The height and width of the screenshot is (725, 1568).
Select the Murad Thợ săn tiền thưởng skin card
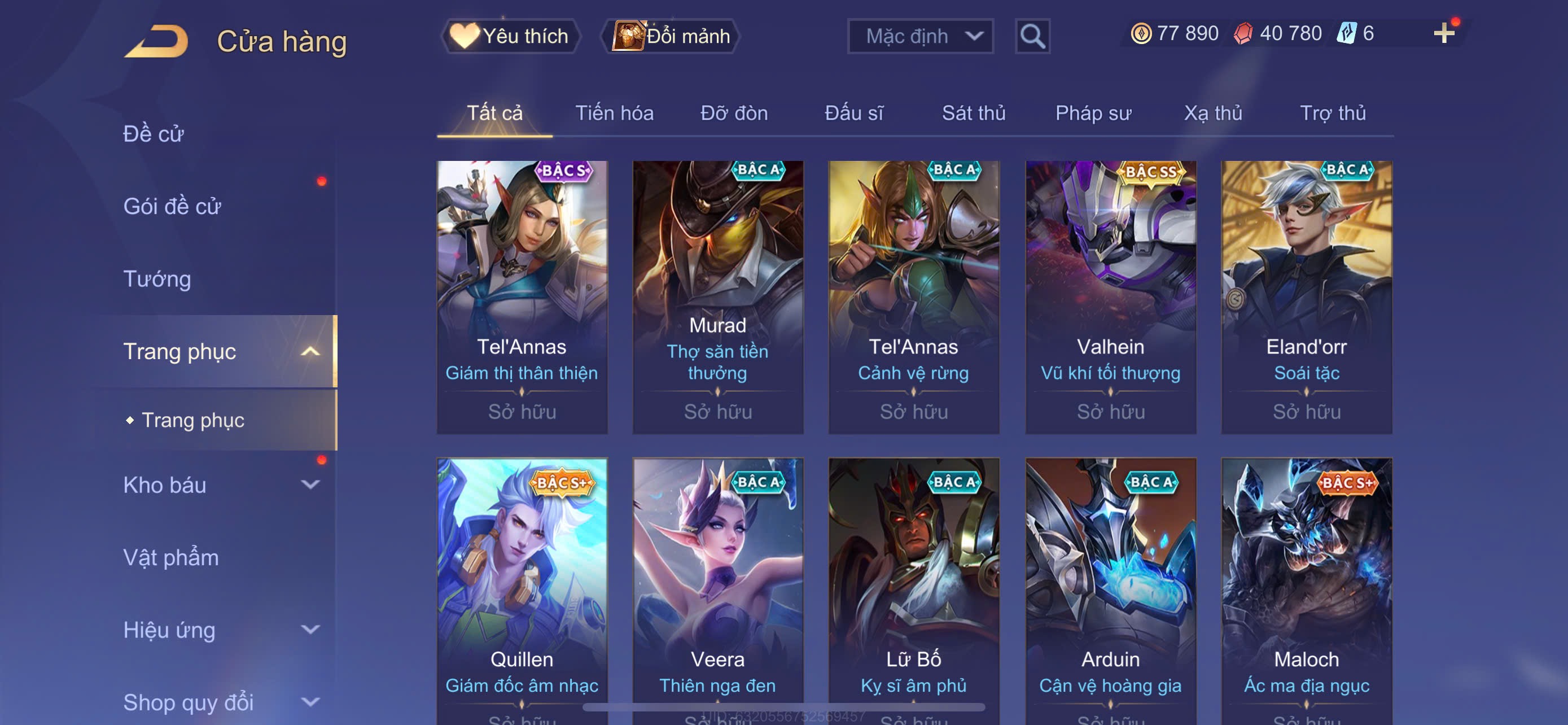click(x=717, y=296)
